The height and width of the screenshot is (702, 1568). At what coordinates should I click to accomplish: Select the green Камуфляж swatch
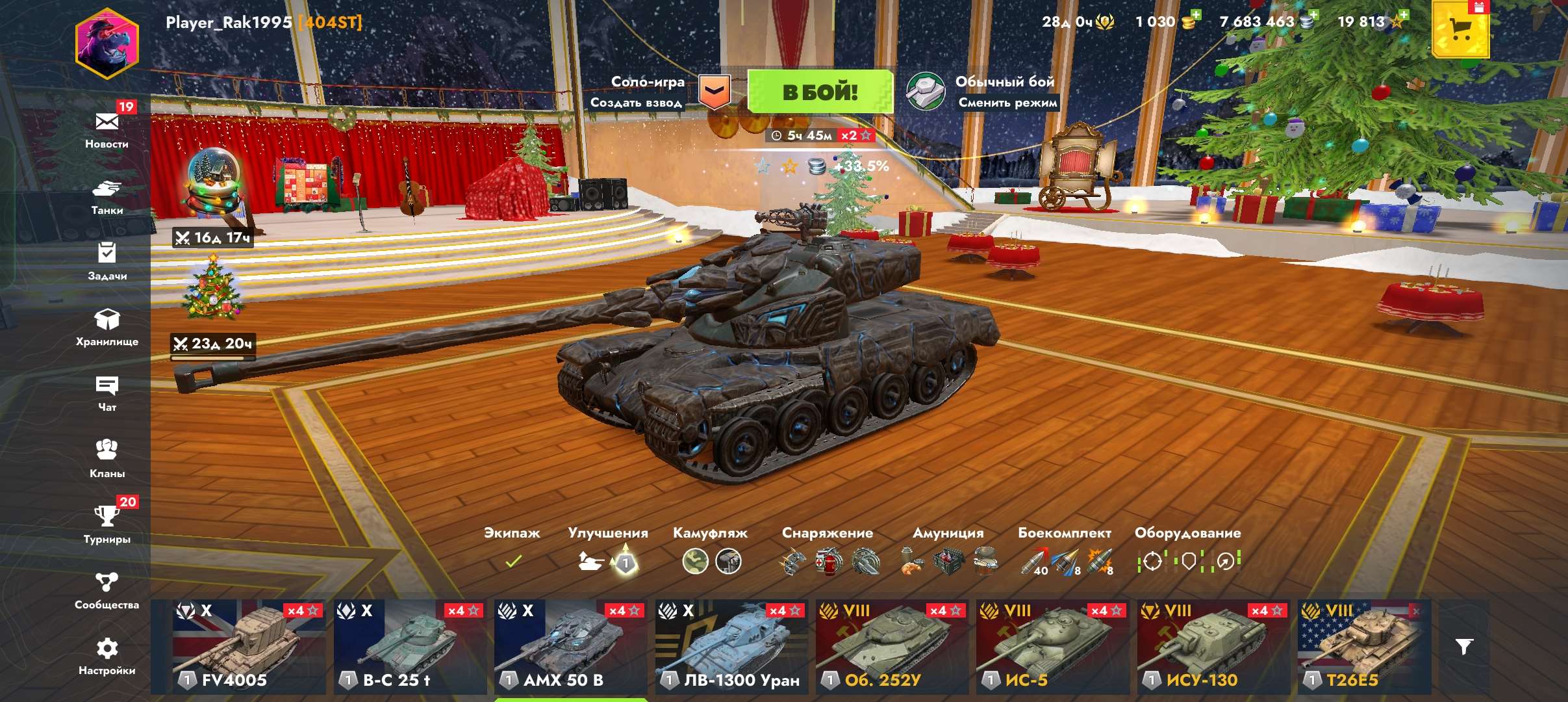click(x=695, y=562)
